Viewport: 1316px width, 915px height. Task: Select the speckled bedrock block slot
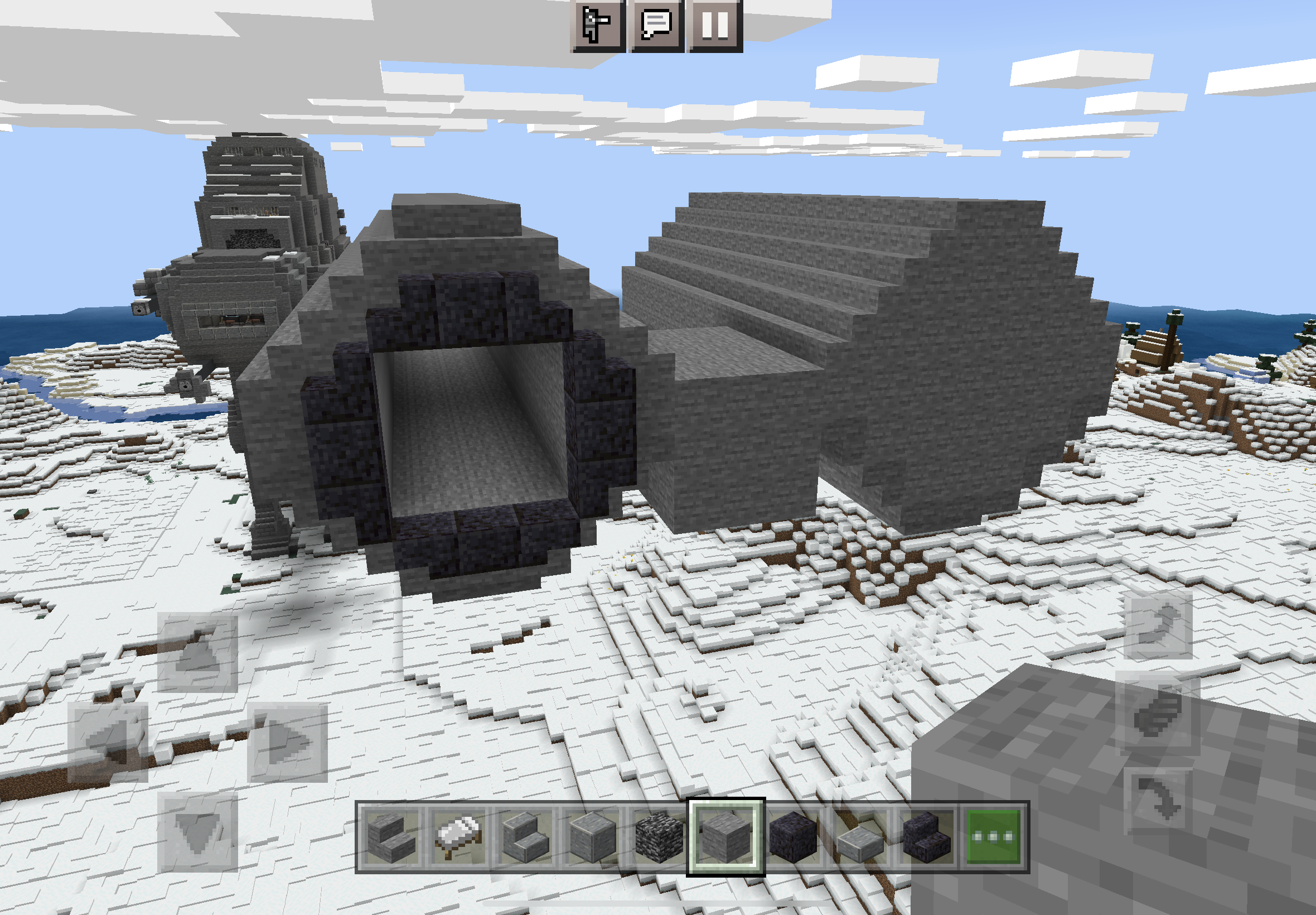point(659,837)
